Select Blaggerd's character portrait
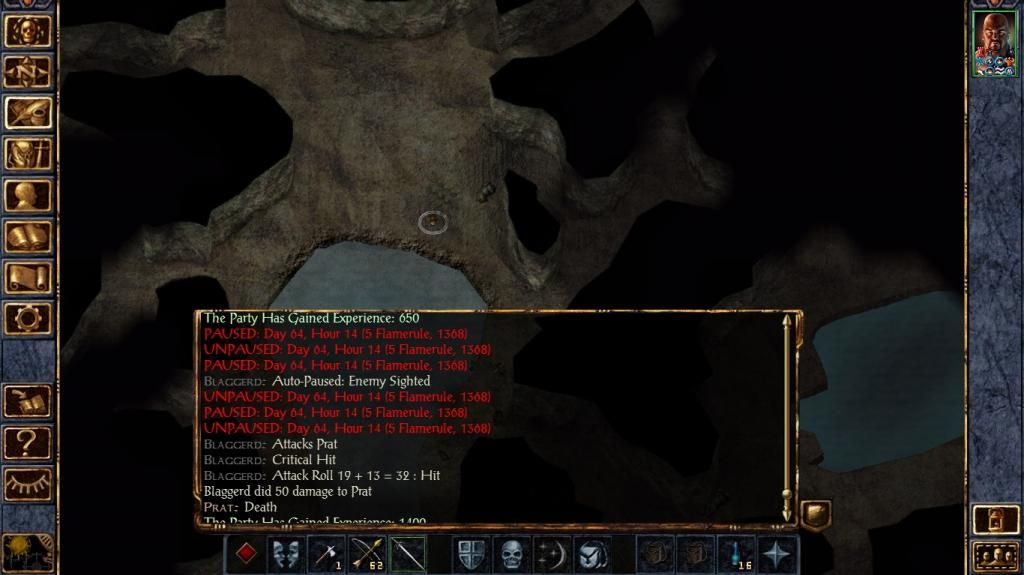 (x=994, y=43)
